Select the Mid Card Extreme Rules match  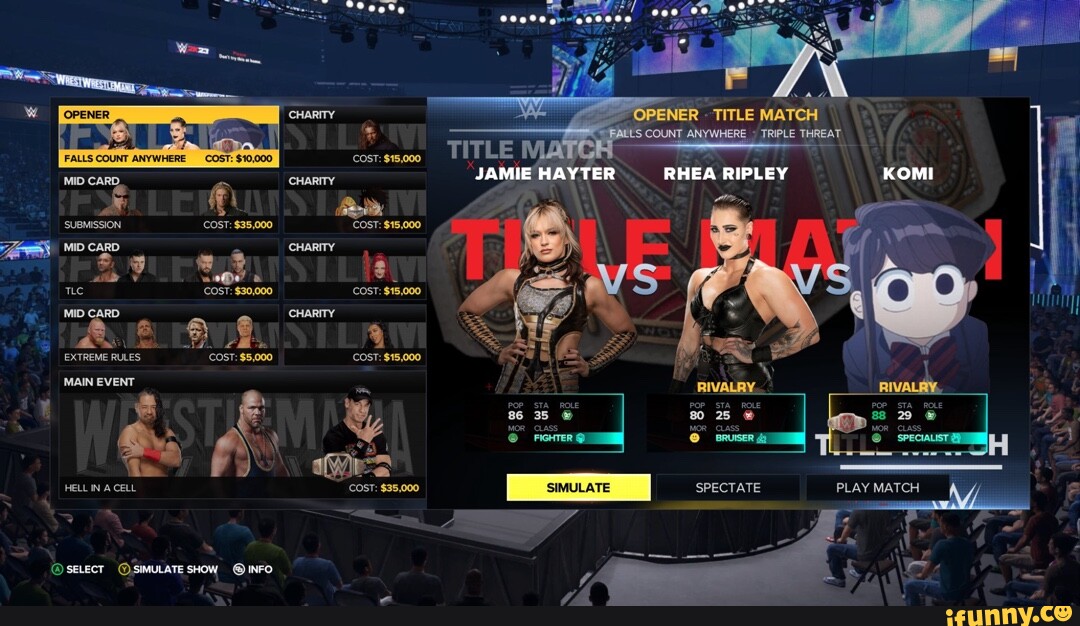168,335
